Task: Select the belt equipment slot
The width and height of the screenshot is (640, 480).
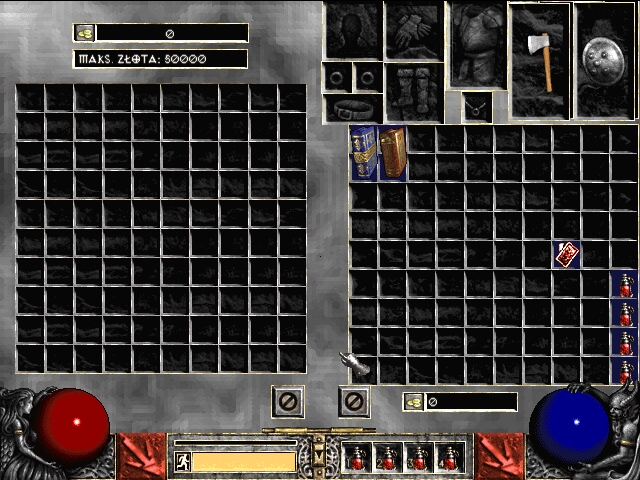Action: (352, 108)
